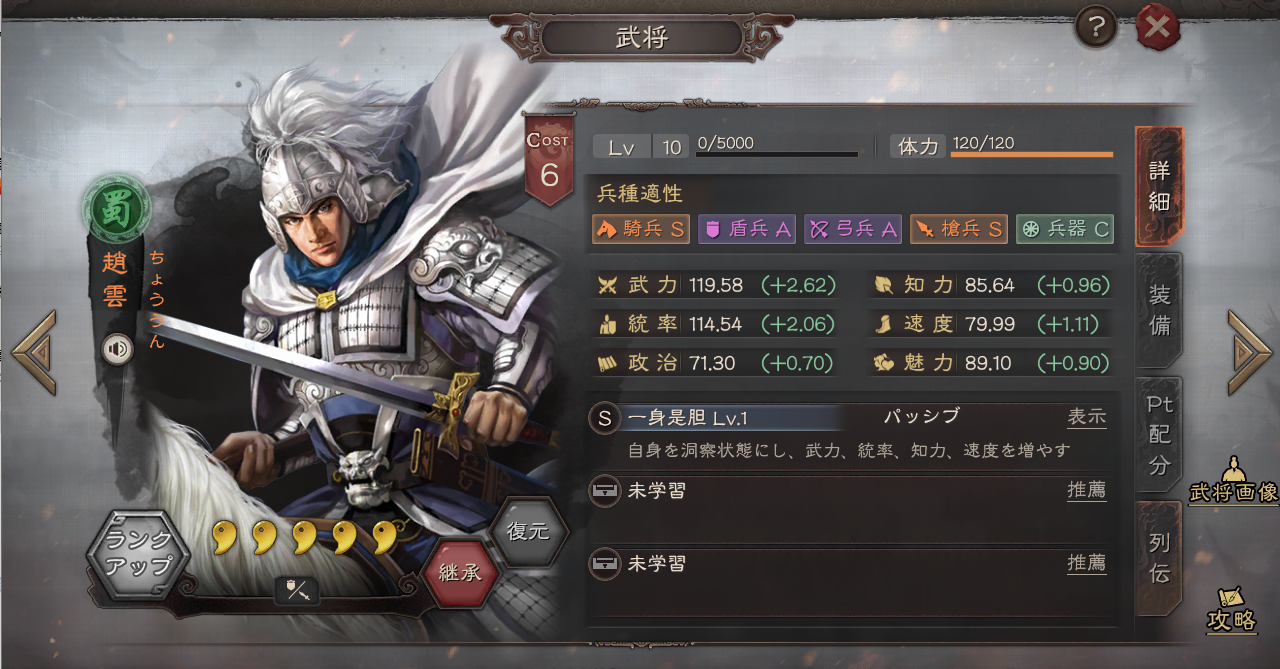Image resolution: width=1280 pixels, height=669 pixels.
Task: Select the 兵器 C troop aptitude
Action: click(1065, 229)
